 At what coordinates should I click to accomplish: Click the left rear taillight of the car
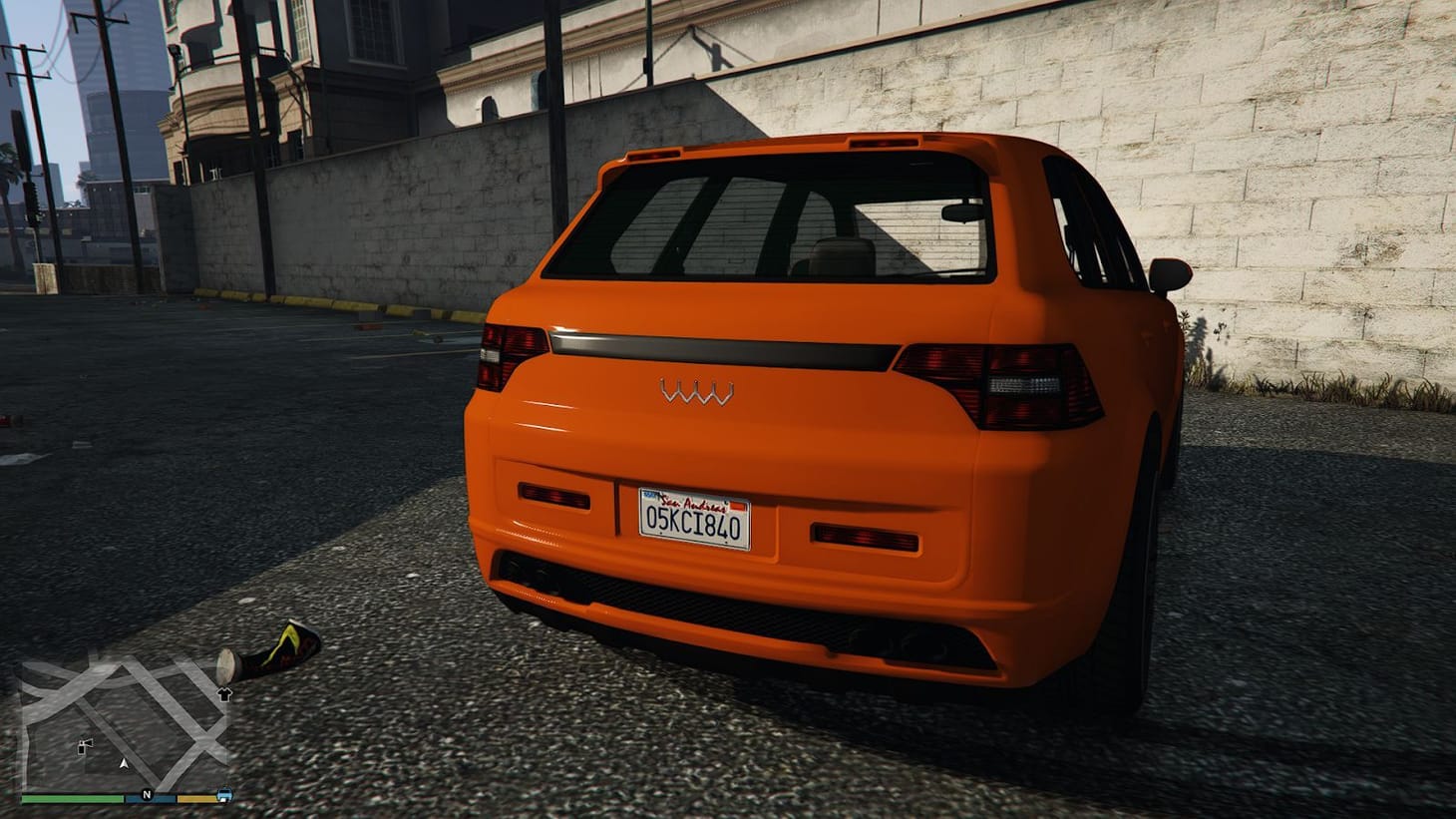click(509, 354)
